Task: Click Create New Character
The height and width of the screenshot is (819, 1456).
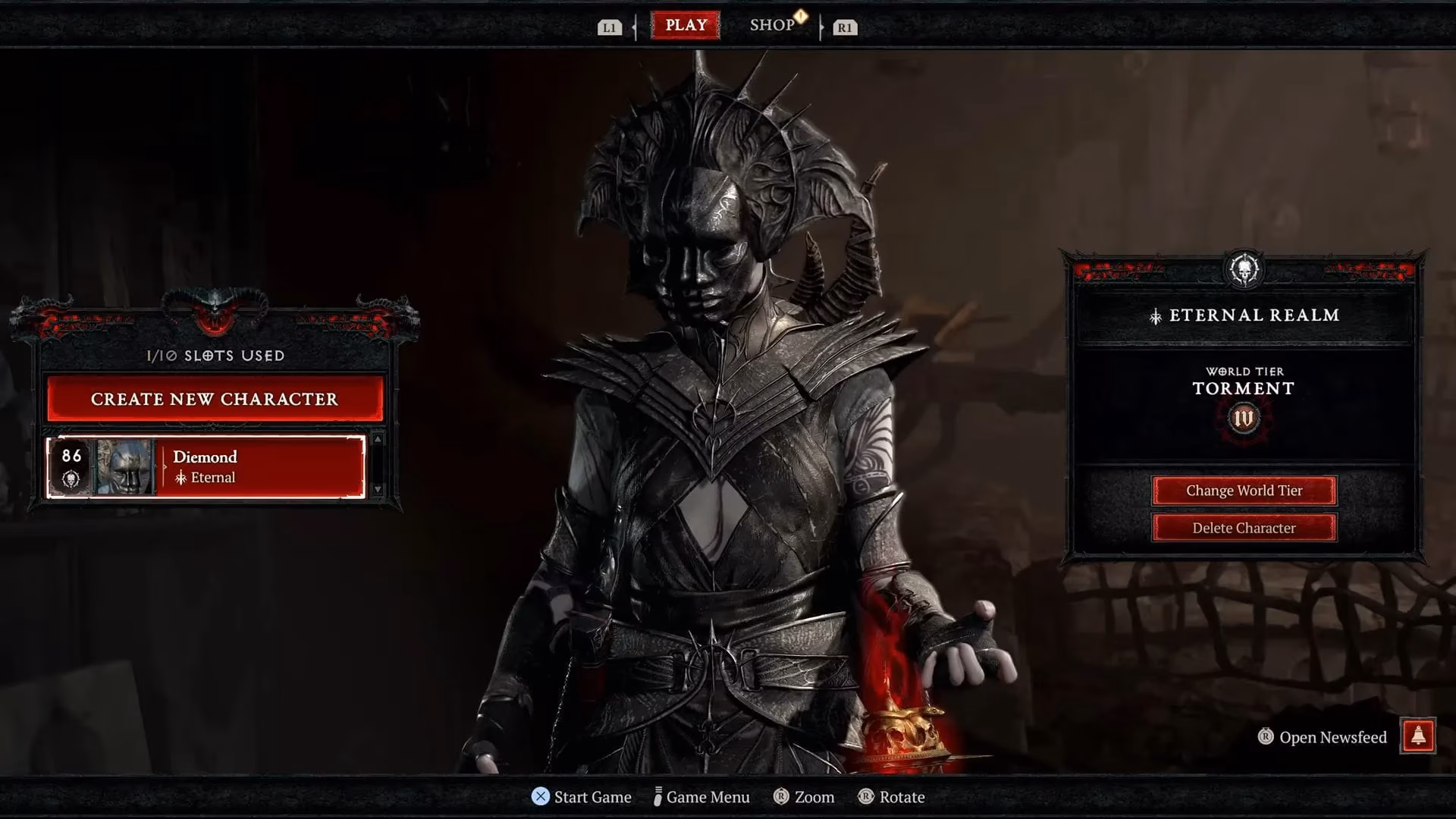Action: (x=215, y=399)
